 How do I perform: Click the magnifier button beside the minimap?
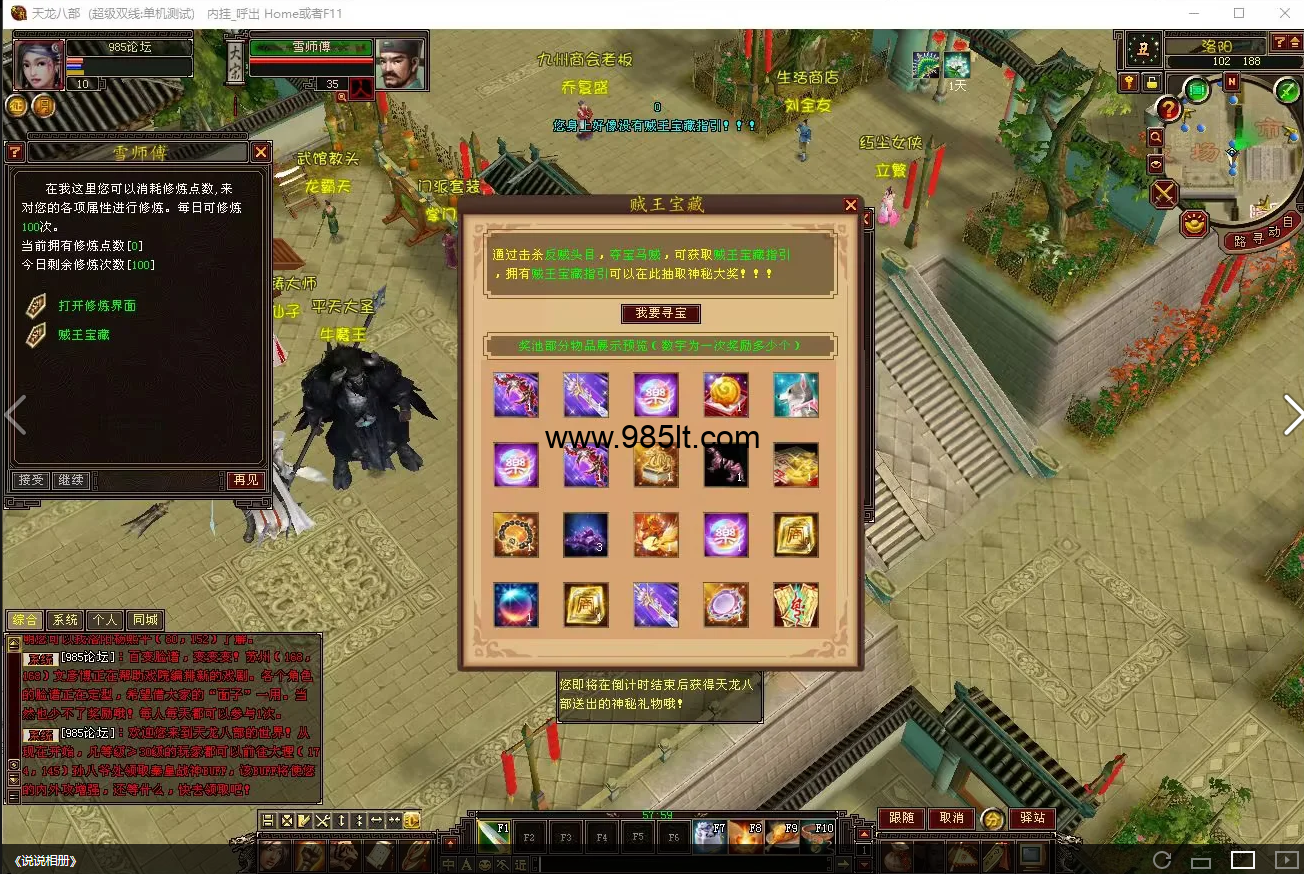[x=1156, y=137]
